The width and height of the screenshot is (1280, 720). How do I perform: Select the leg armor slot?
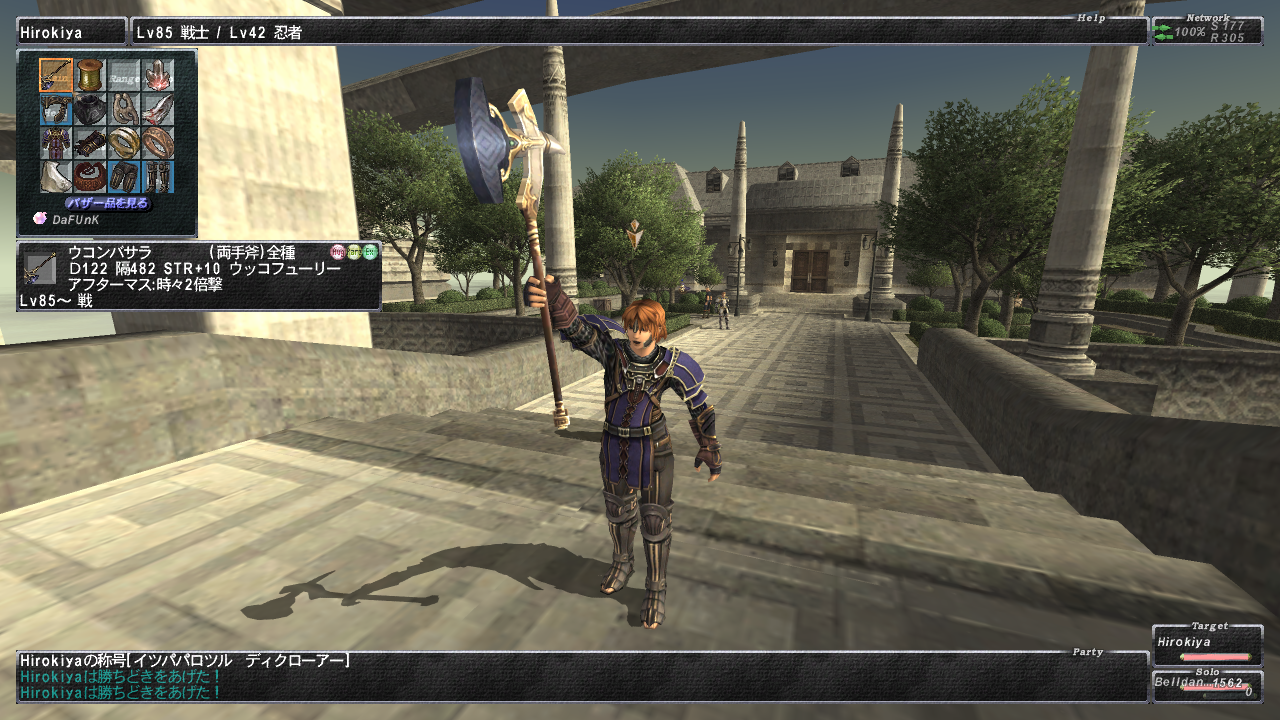(x=124, y=177)
